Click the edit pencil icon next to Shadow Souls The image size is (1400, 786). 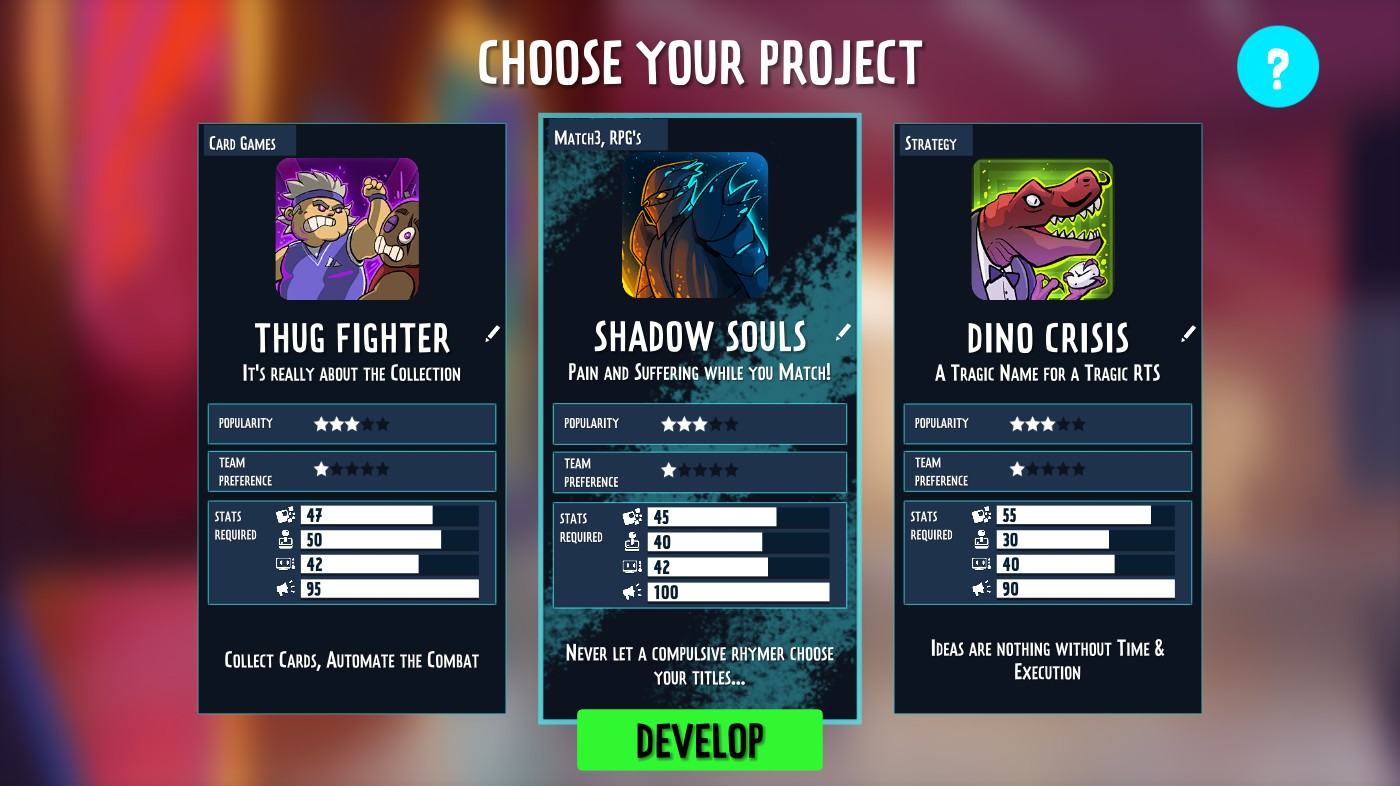(x=843, y=332)
